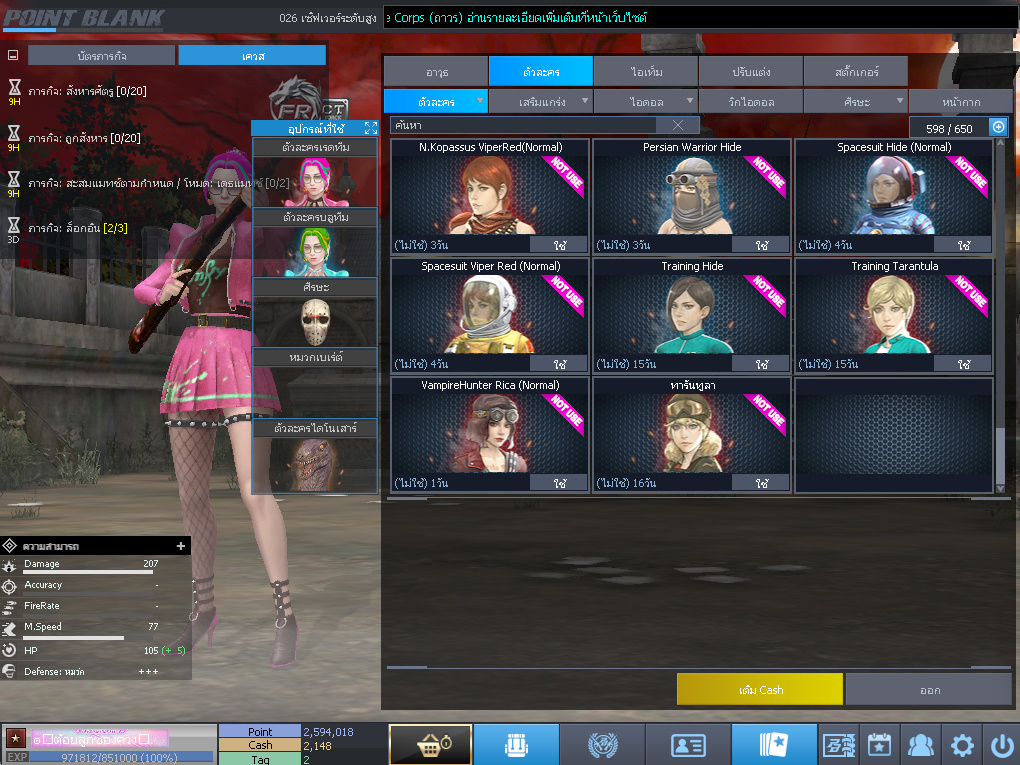
Task: Open the ไอเท็ม (items) tab
Action: pos(645,72)
